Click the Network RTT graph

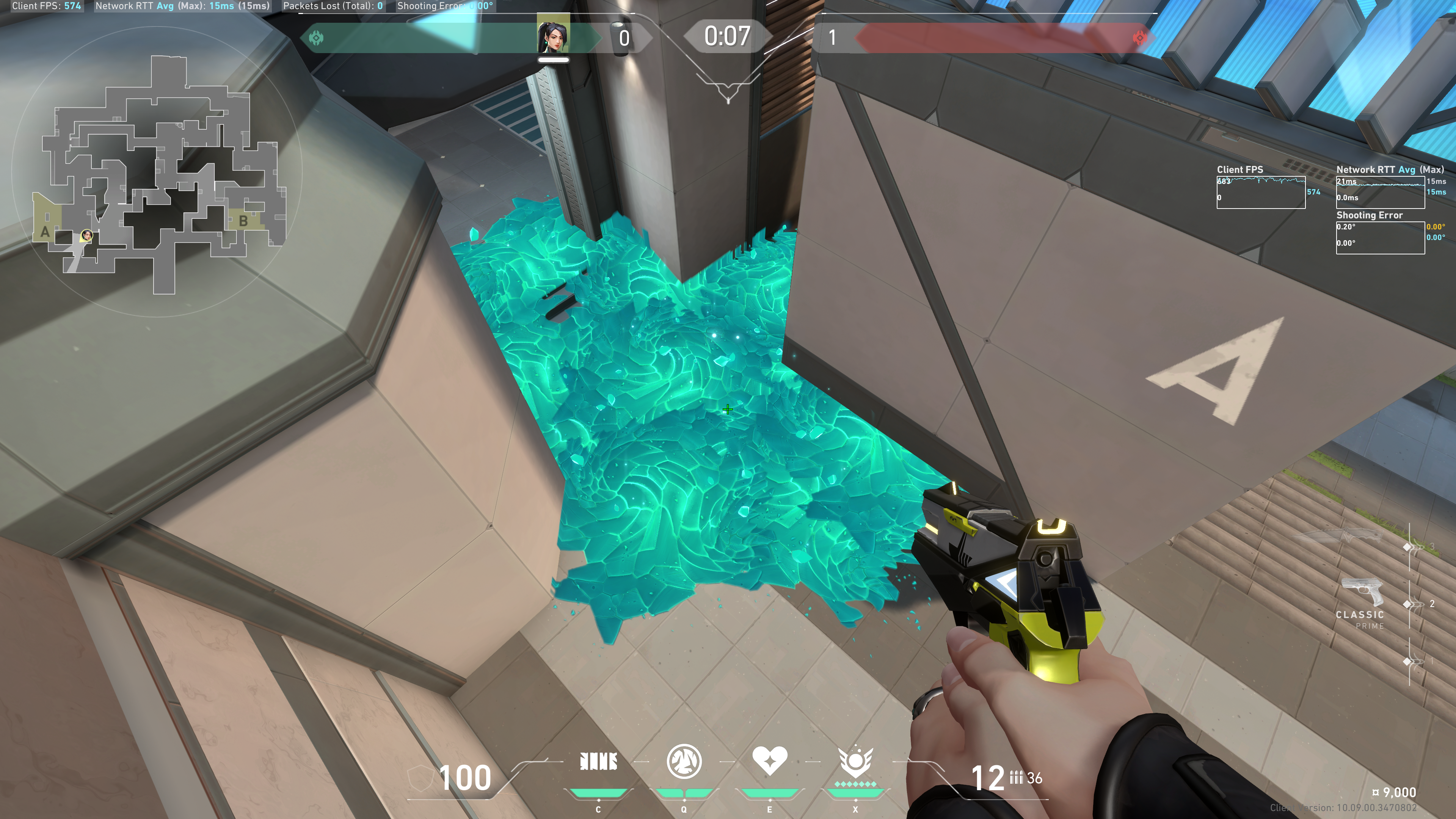tap(1380, 192)
